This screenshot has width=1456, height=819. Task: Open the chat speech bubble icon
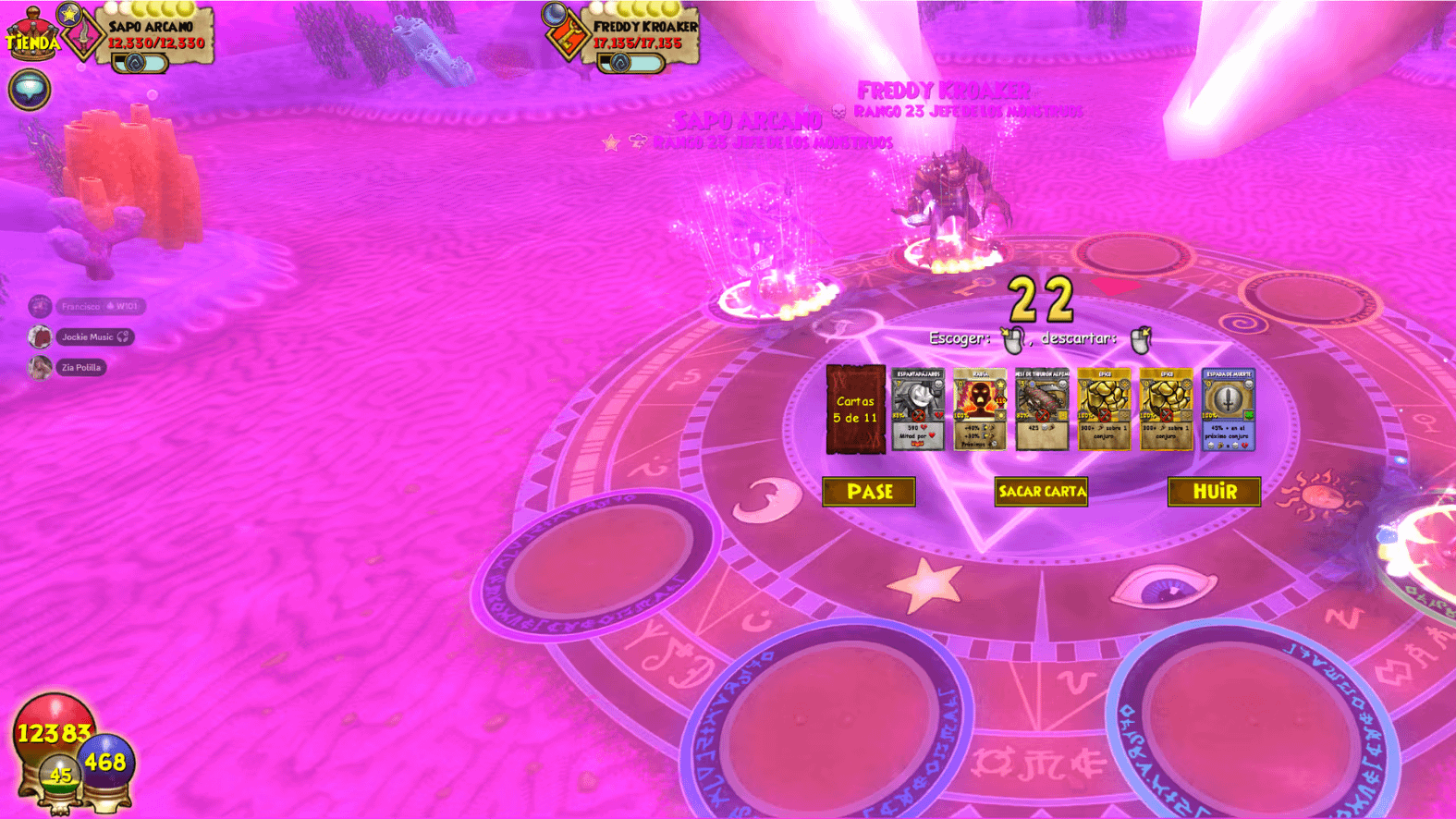click(x=30, y=90)
